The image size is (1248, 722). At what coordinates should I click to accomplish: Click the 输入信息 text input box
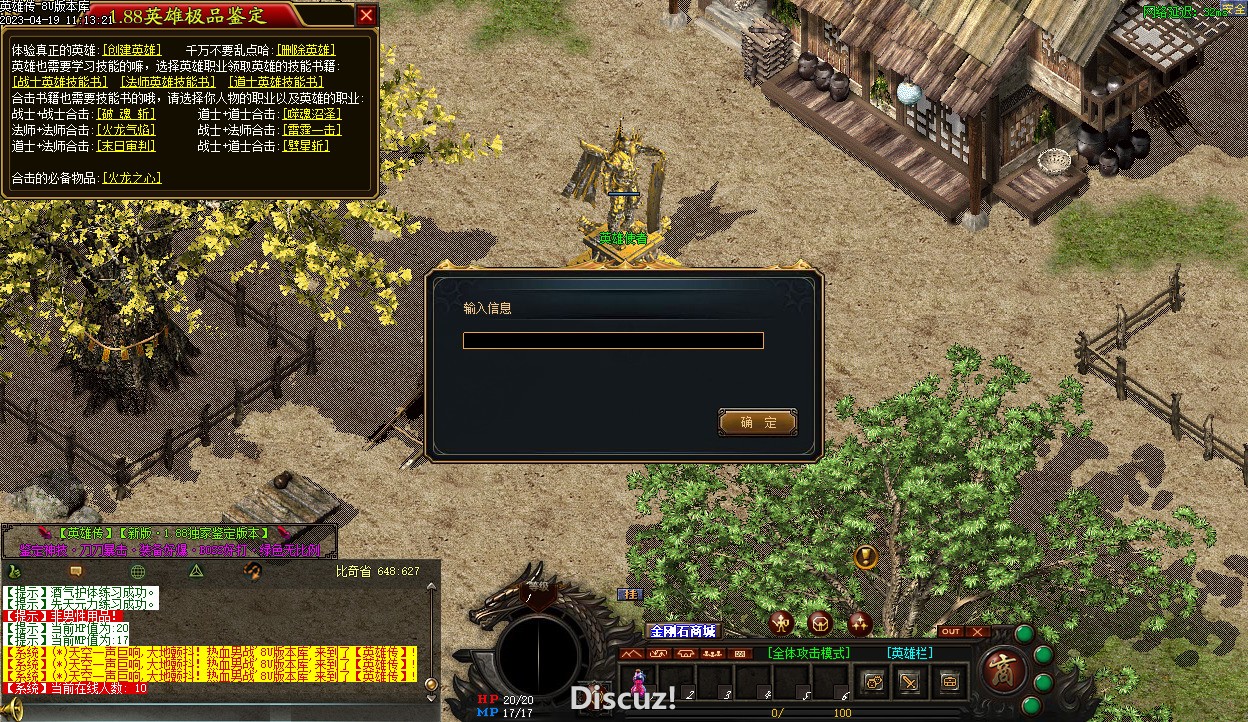(613, 341)
